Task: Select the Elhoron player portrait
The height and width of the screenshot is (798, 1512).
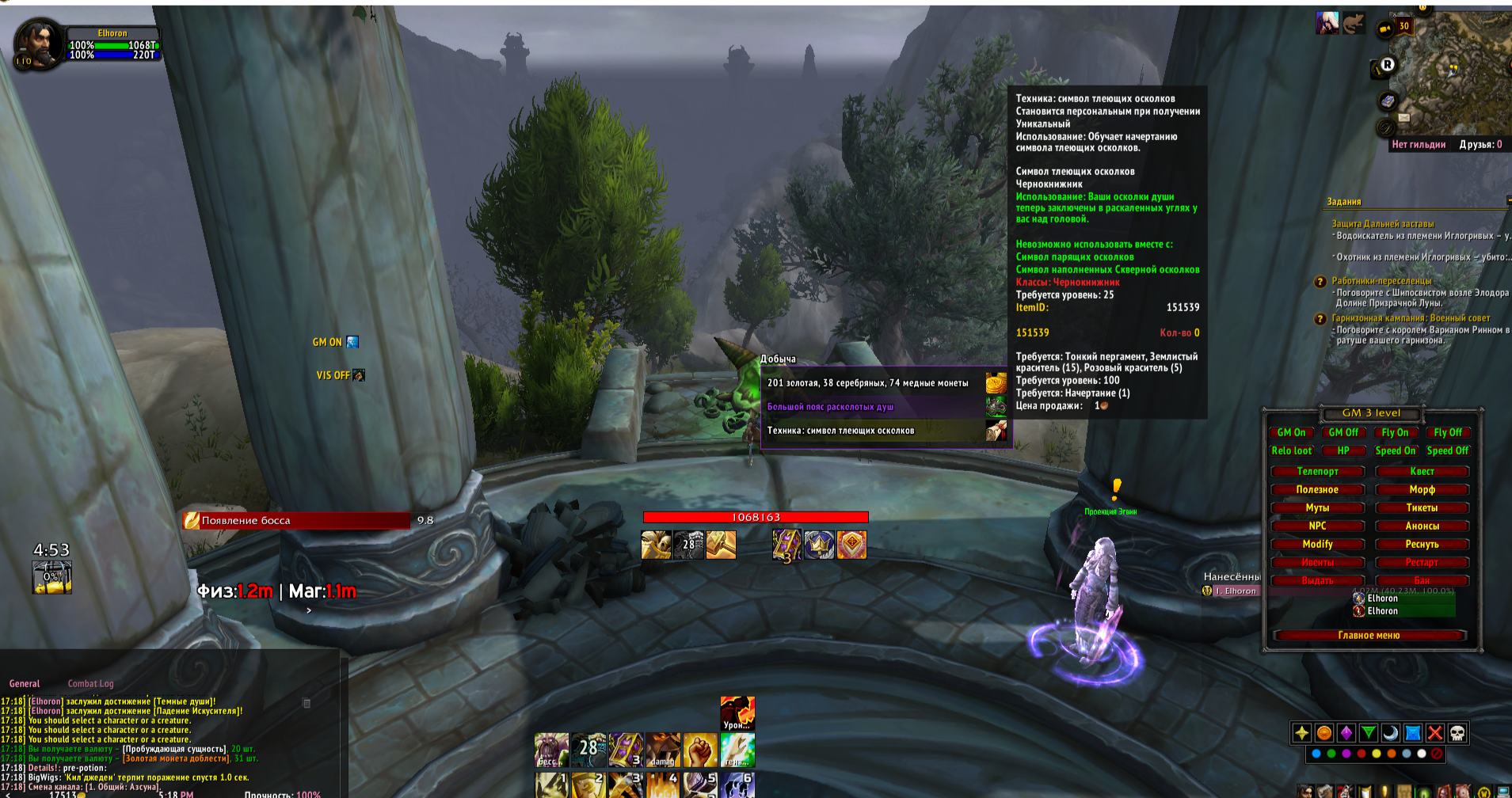Action: [37, 45]
